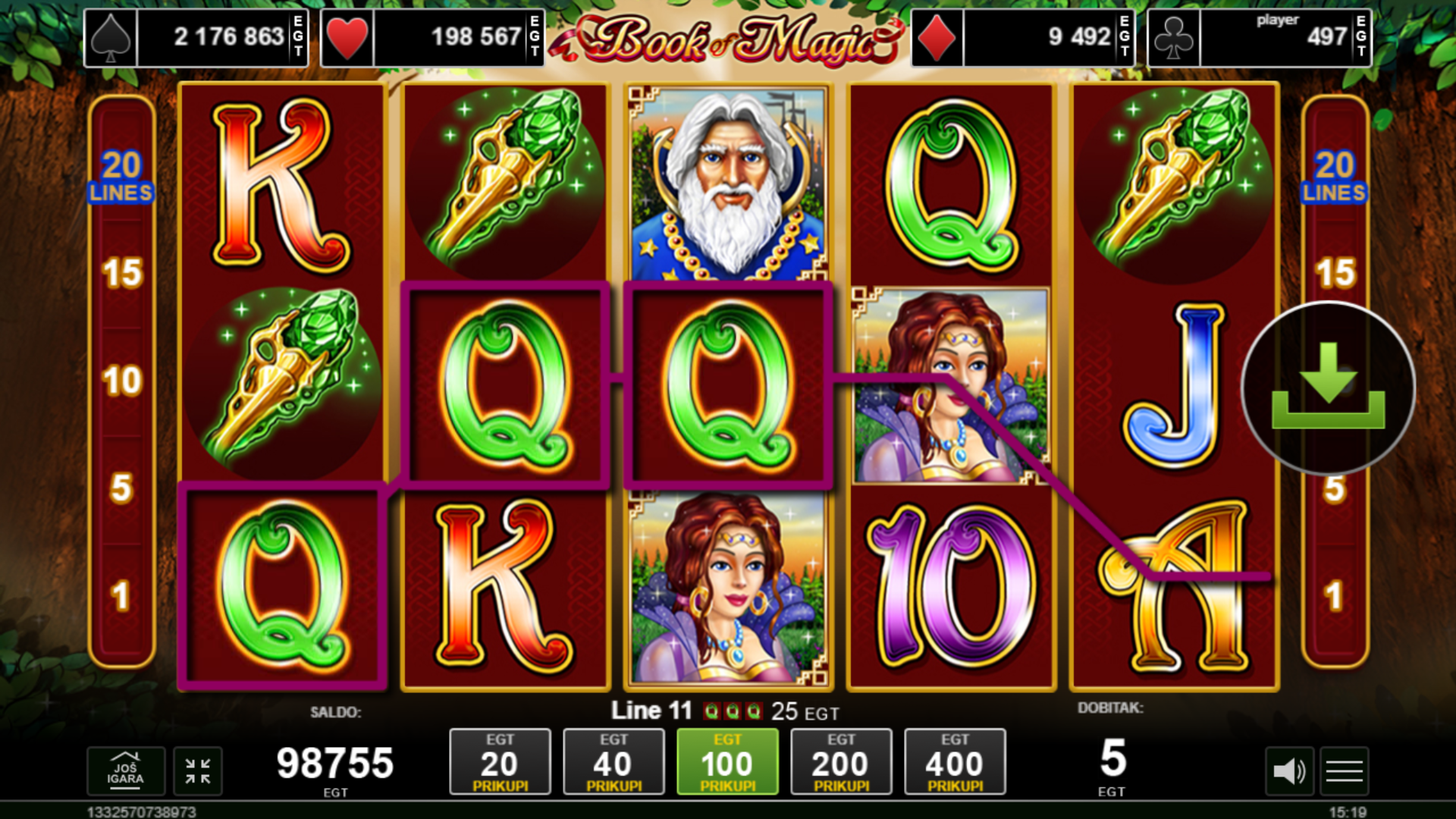Set 15 lines on the left selector
This screenshot has width=1456, height=819.
[122, 273]
